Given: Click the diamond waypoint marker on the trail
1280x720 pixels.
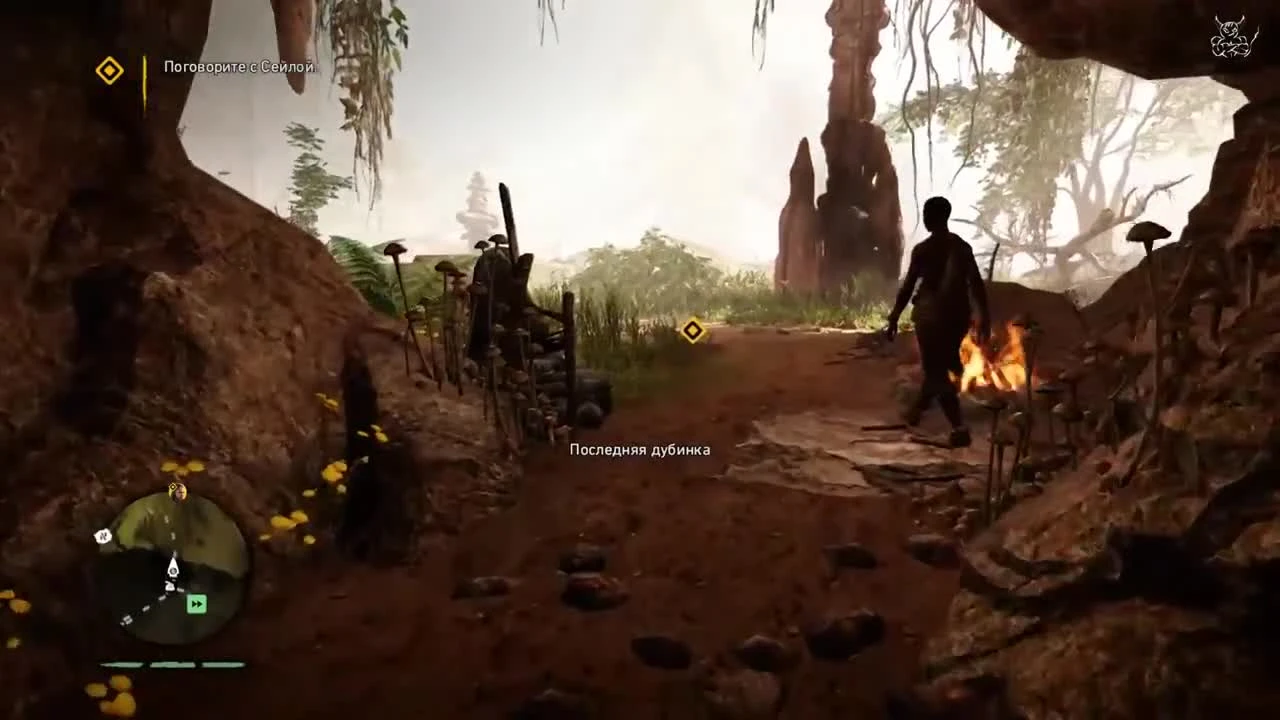Looking at the screenshot, I should point(692,330).
